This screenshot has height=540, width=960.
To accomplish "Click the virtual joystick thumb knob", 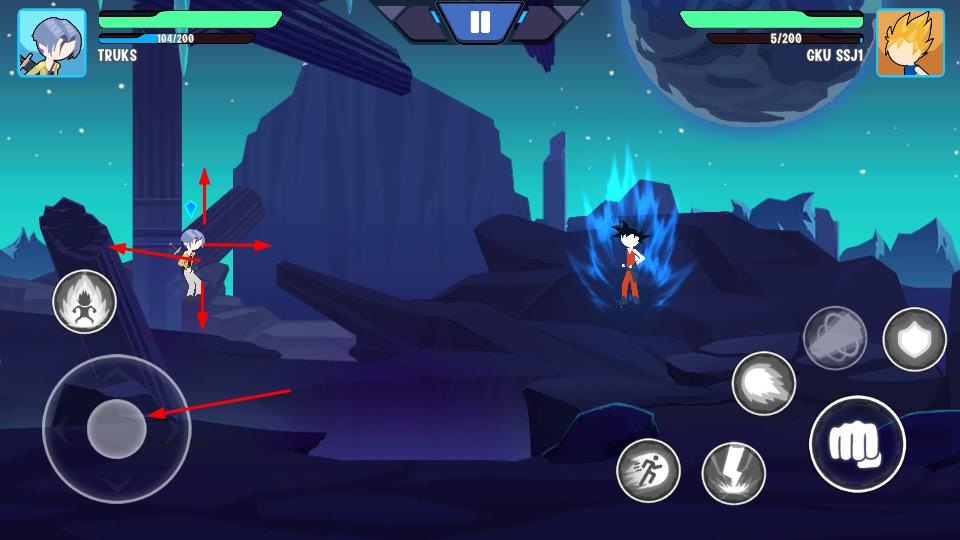I will (x=117, y=428).
